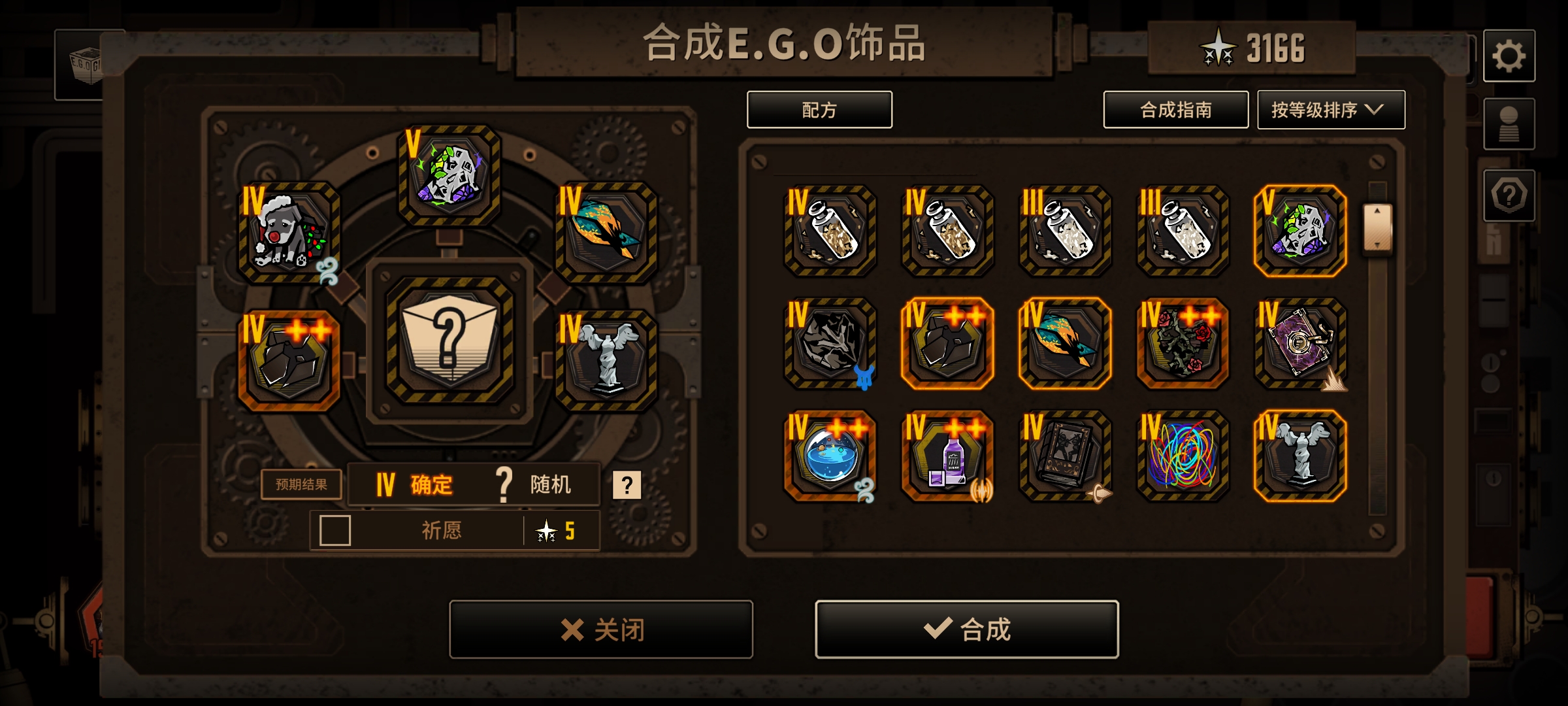1568x706 pixels.
Task: Select the tier IV blue fishbowl gift thumbnail
Action: click(830, 458)
